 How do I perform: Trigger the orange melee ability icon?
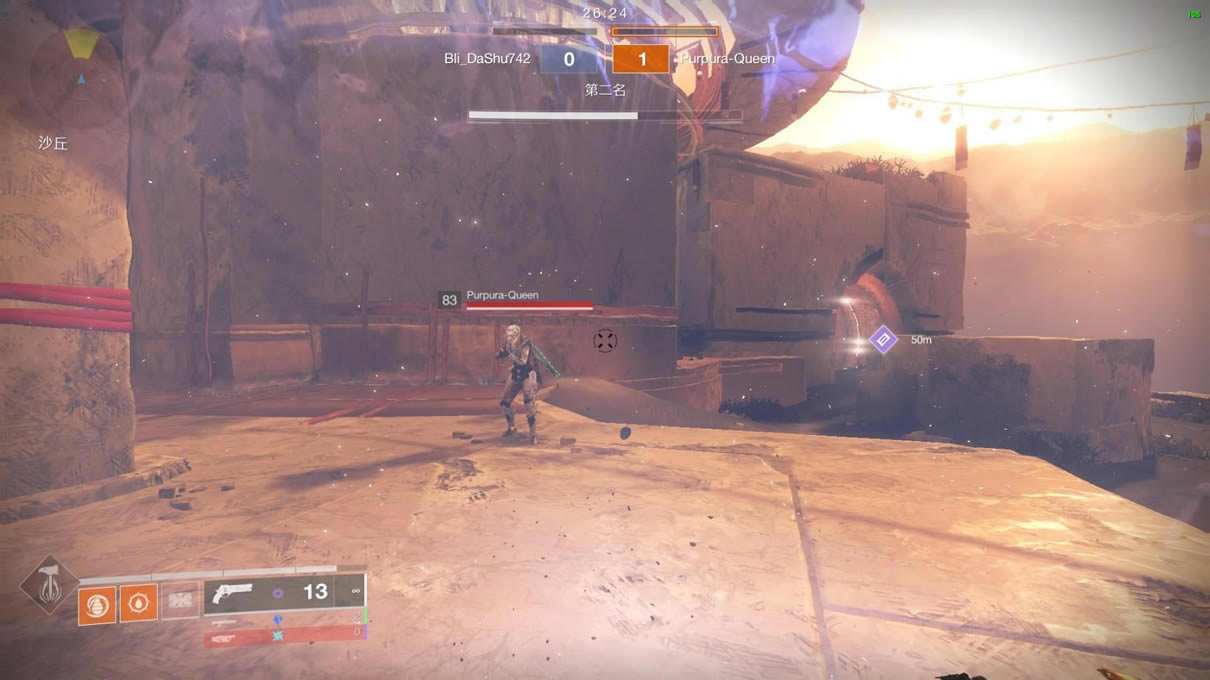click(139, 604)
